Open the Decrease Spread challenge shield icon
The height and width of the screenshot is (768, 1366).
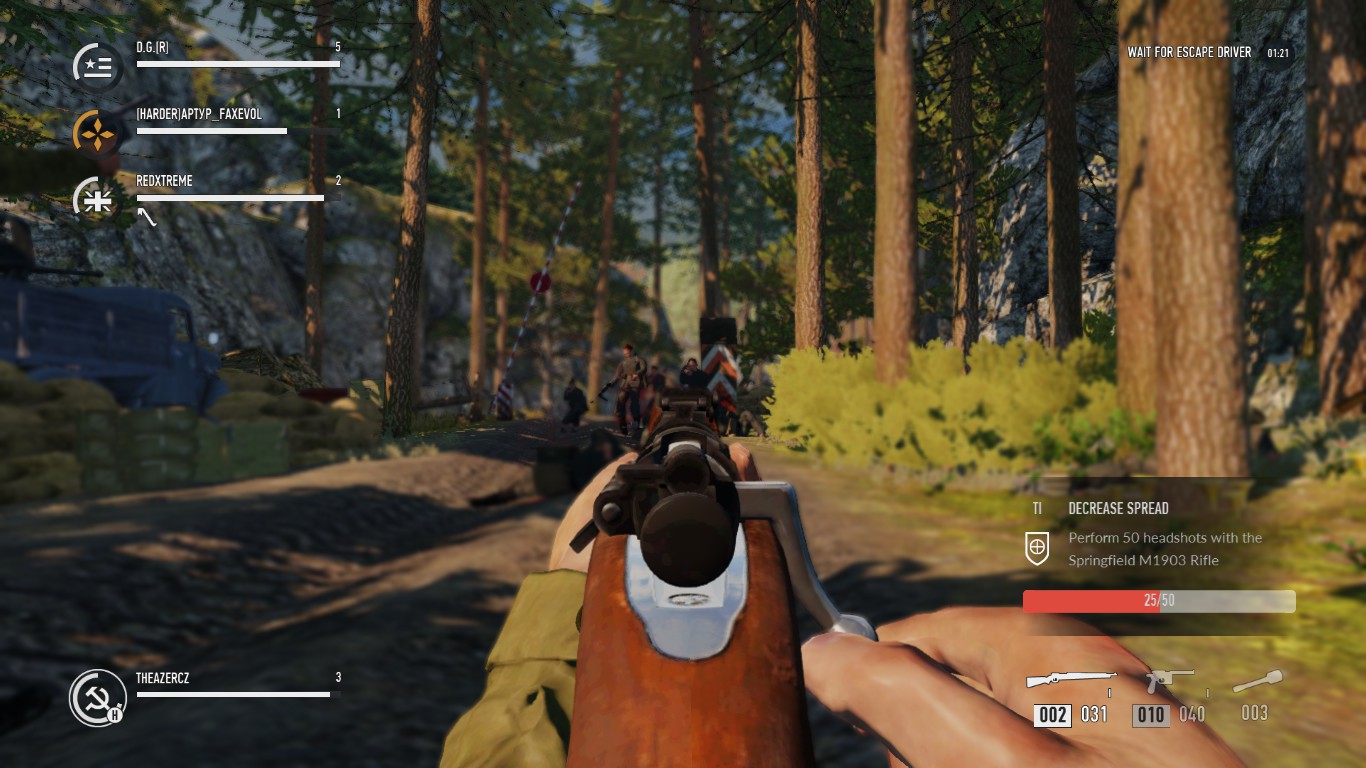click(1038, 547)
